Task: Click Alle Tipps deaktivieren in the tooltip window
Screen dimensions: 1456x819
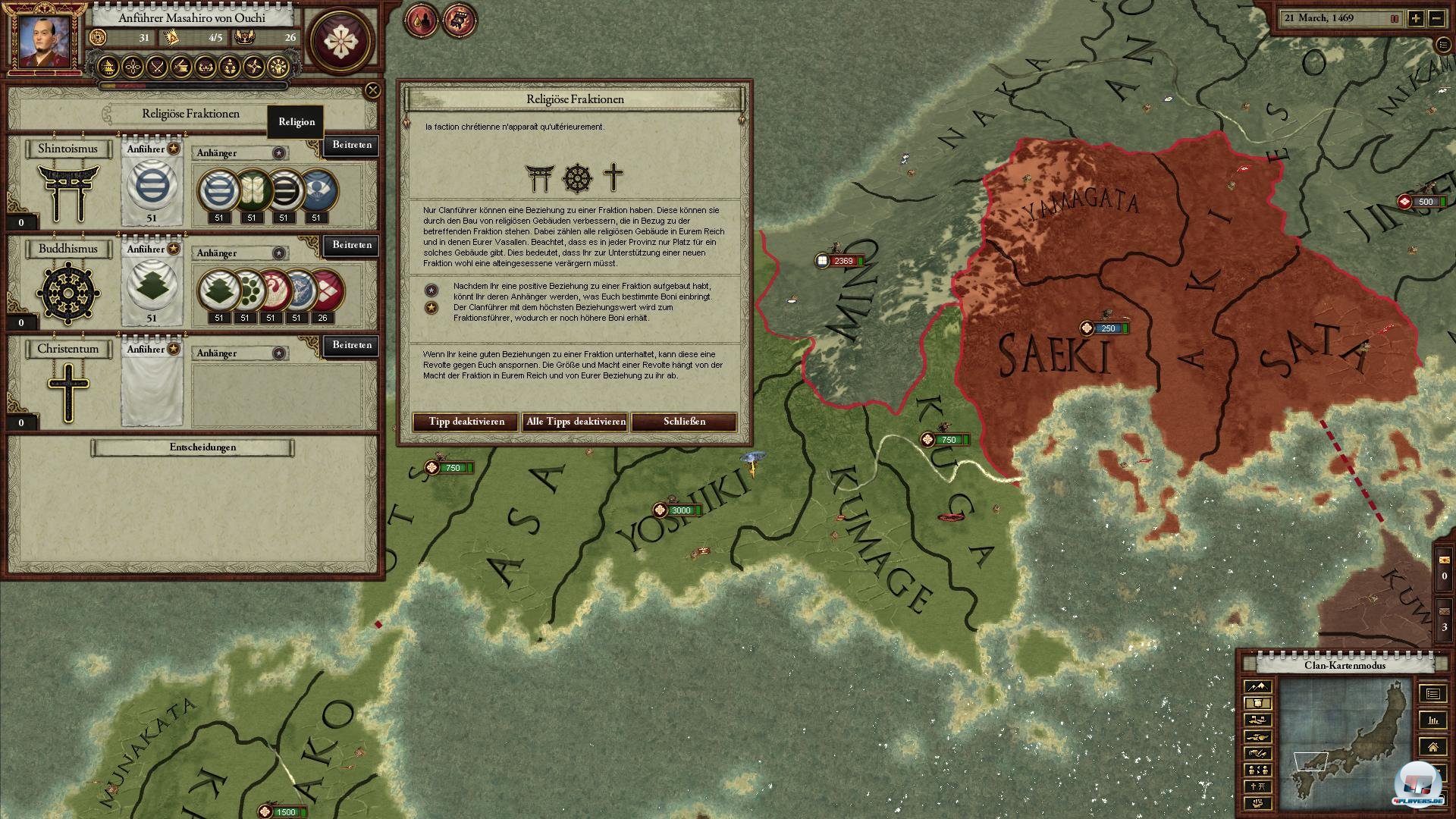Action: 574,422
